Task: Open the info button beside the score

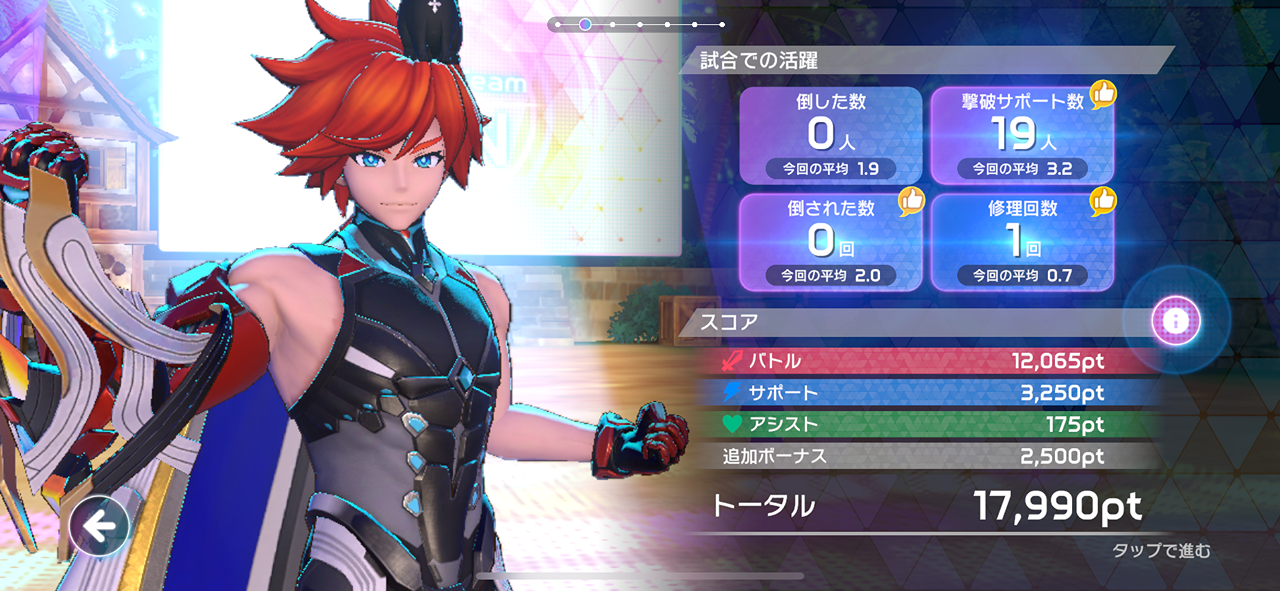Action: click(1175, 321)
